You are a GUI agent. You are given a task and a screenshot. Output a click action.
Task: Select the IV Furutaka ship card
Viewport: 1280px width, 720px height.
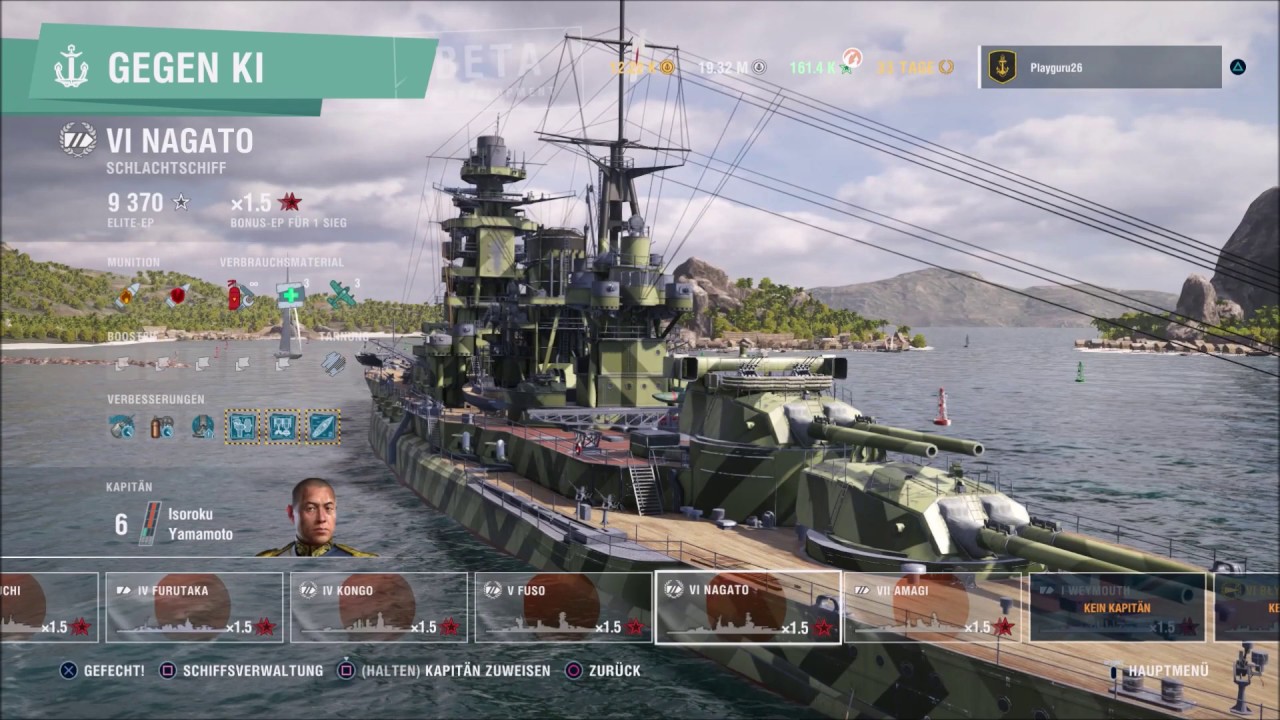(195, 607)
